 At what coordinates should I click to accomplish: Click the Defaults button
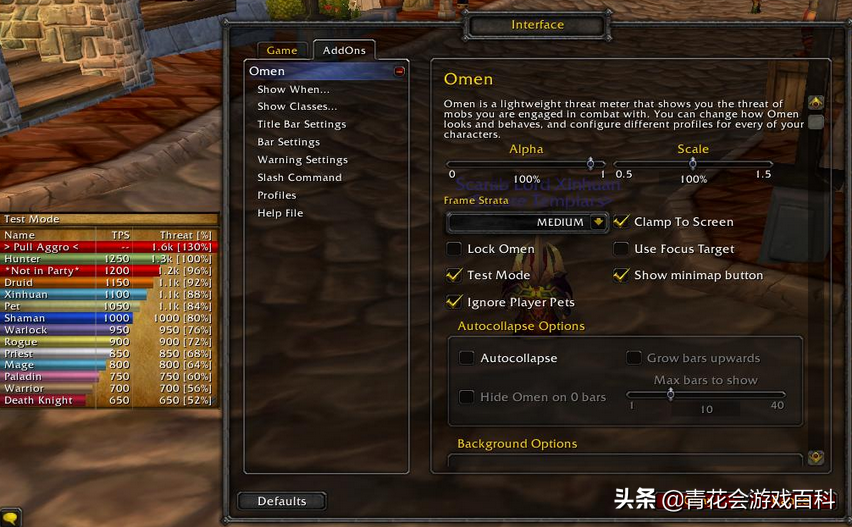point(282,501)
